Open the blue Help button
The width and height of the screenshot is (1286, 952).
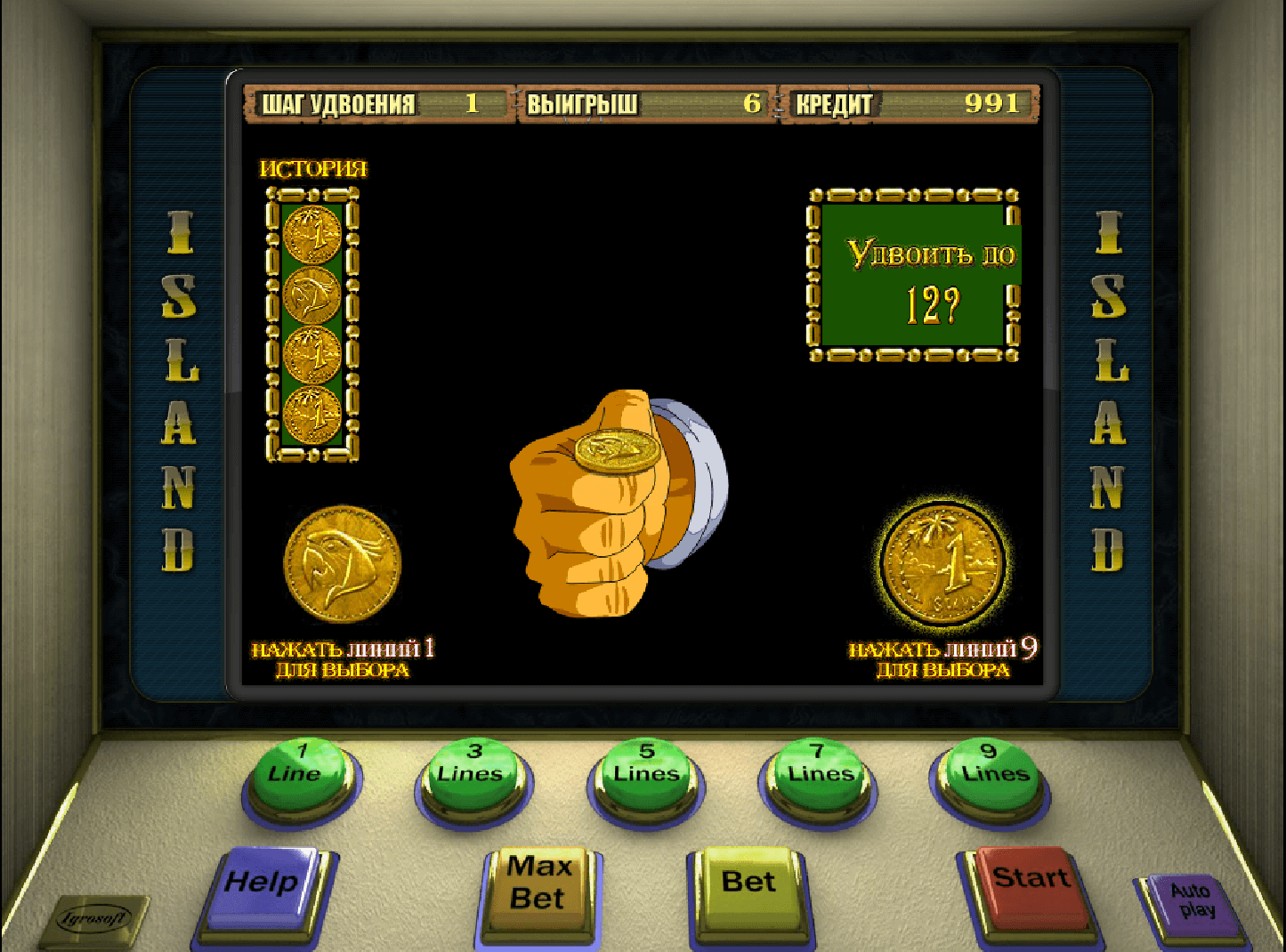(262, 886)
